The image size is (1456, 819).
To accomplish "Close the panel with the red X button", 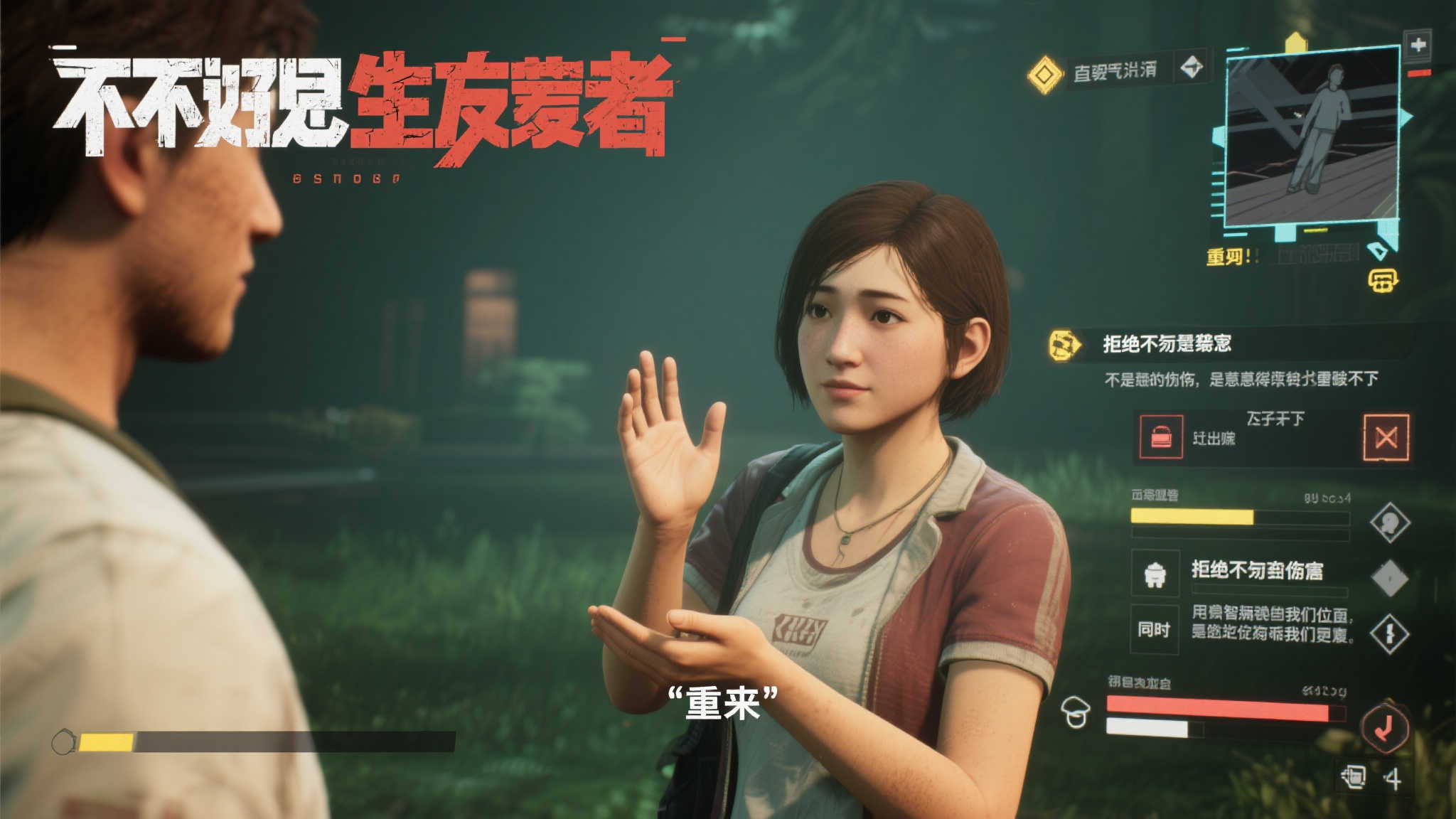I will [x=1386, y=437].
